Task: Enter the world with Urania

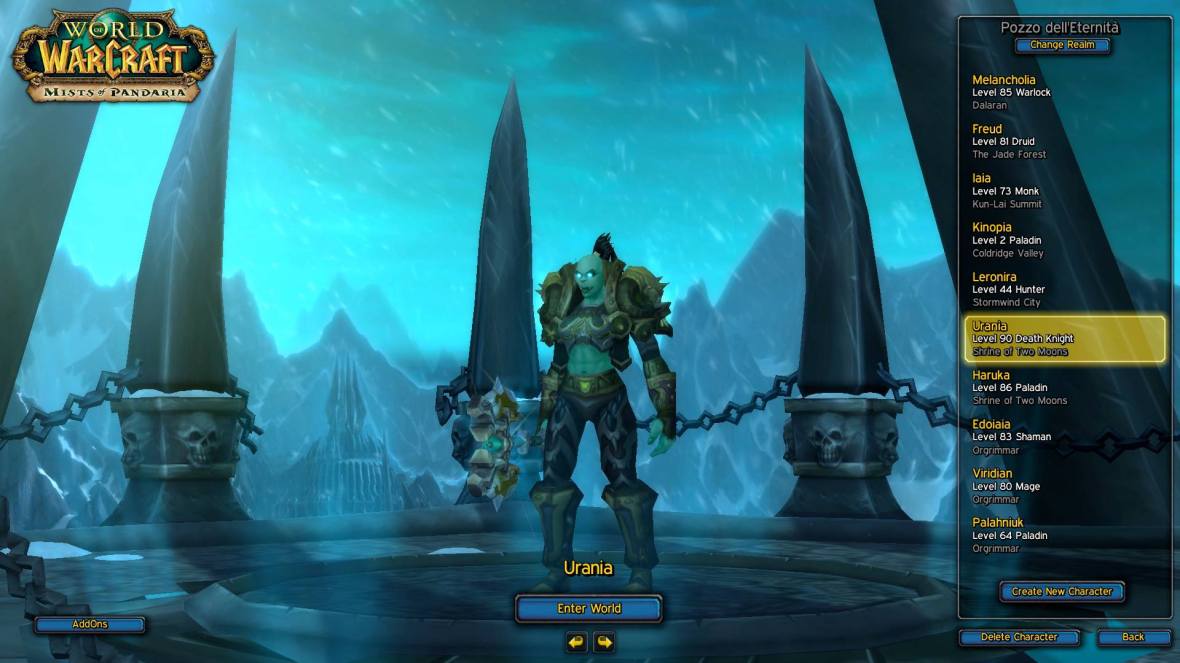Action: click(589, 608)
